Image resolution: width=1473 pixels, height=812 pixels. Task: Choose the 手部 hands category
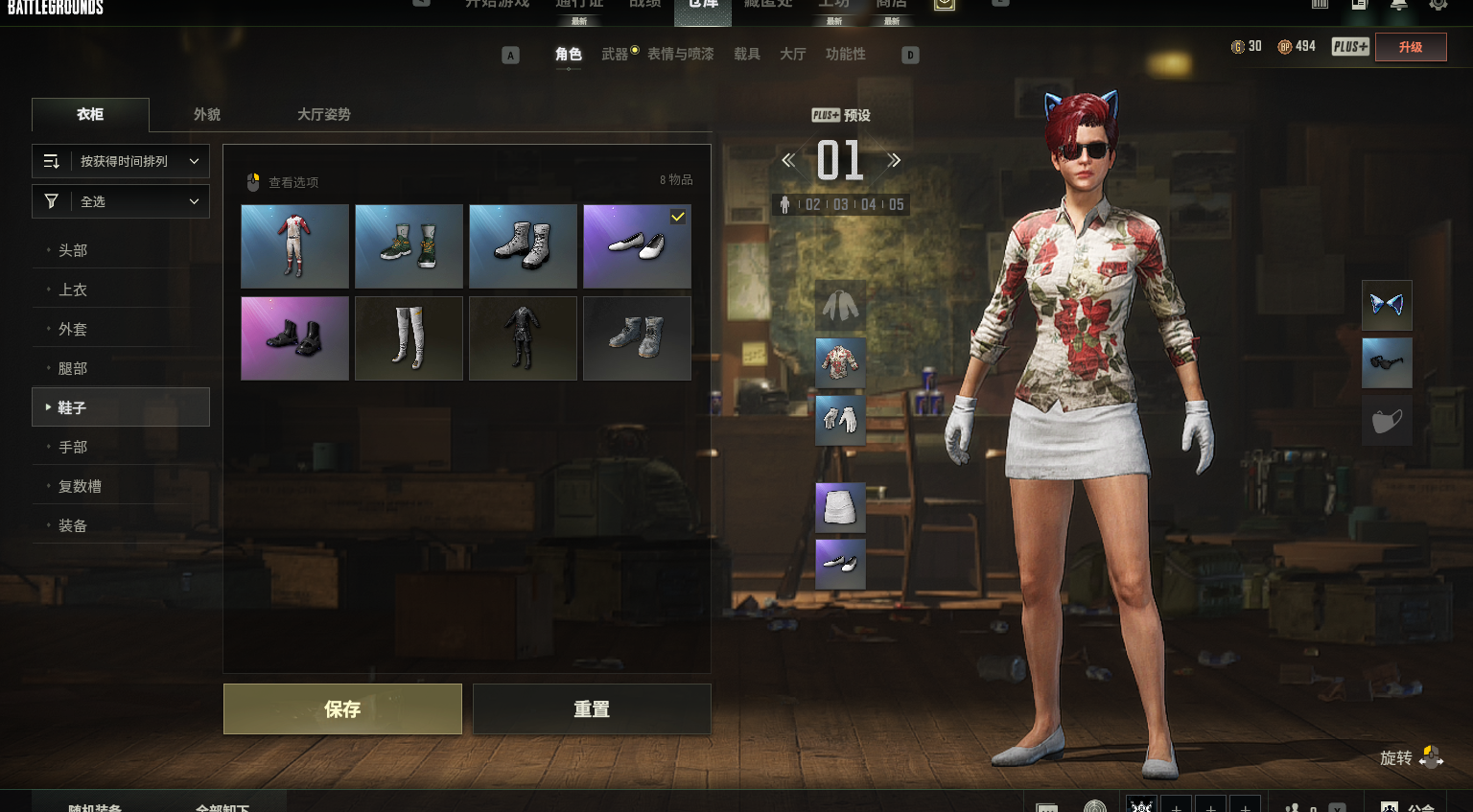[73, 447]
